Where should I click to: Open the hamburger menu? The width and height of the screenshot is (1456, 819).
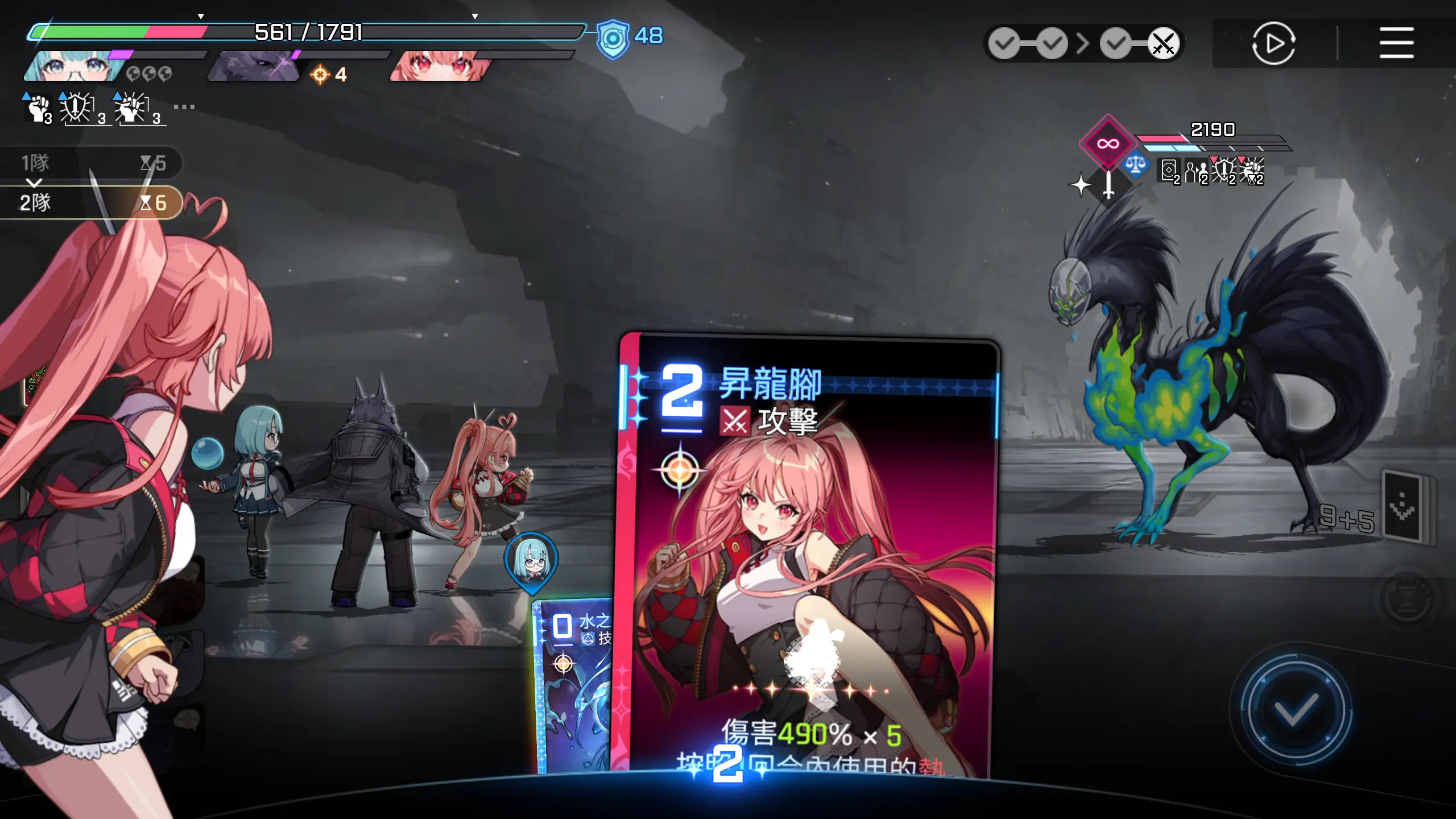pyautogui.click(x=1396, y=43)
